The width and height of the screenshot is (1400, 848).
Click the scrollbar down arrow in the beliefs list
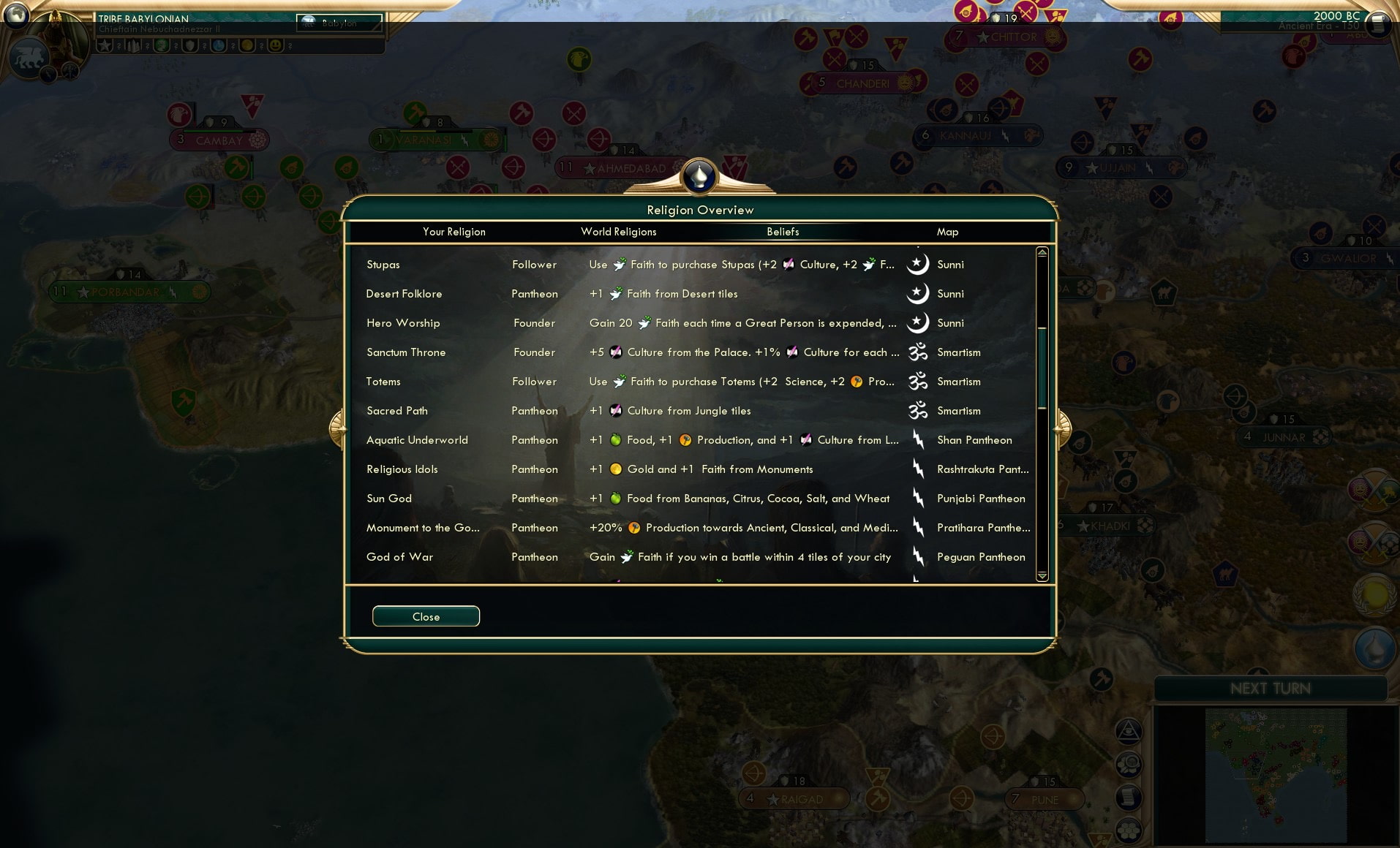pyautogui.click(x=1042, y=576)
